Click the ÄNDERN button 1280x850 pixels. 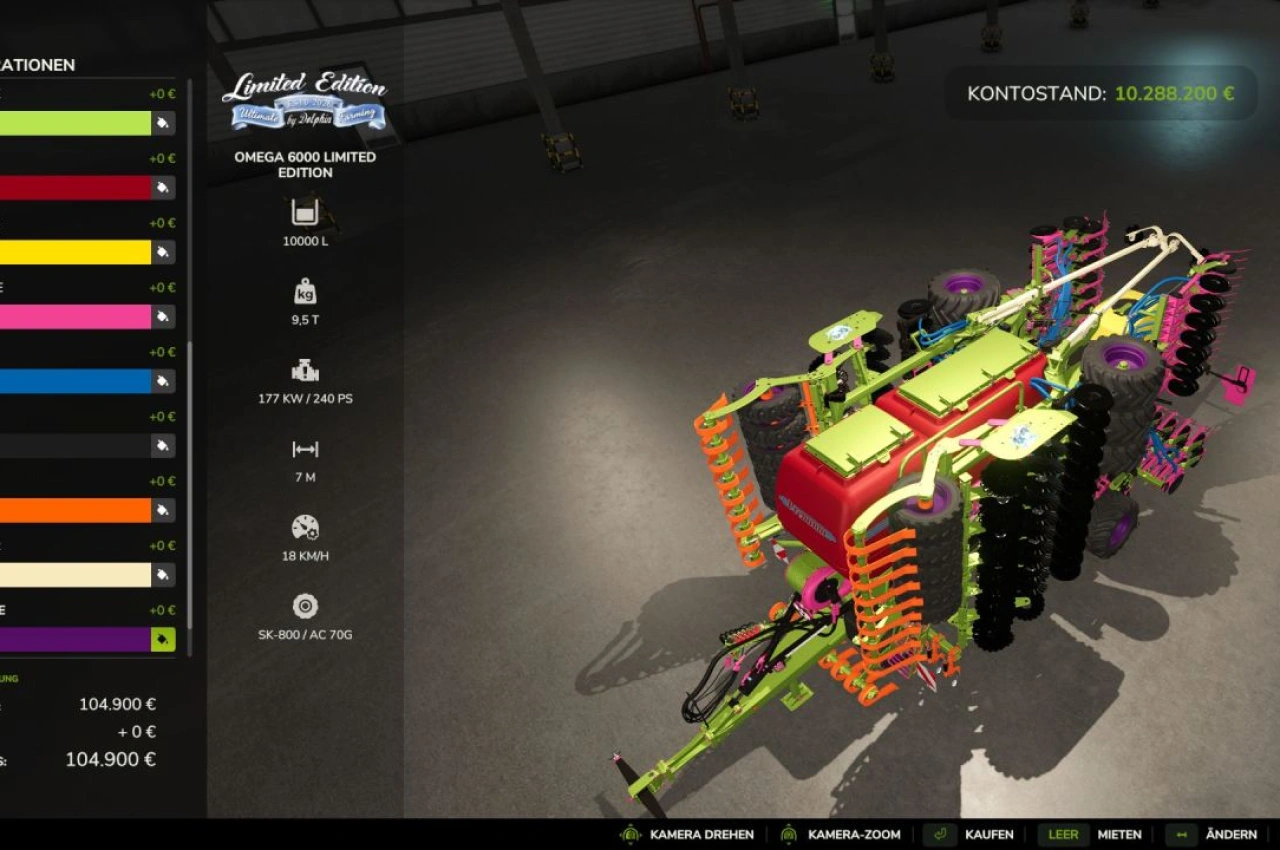pos(1232,834)
